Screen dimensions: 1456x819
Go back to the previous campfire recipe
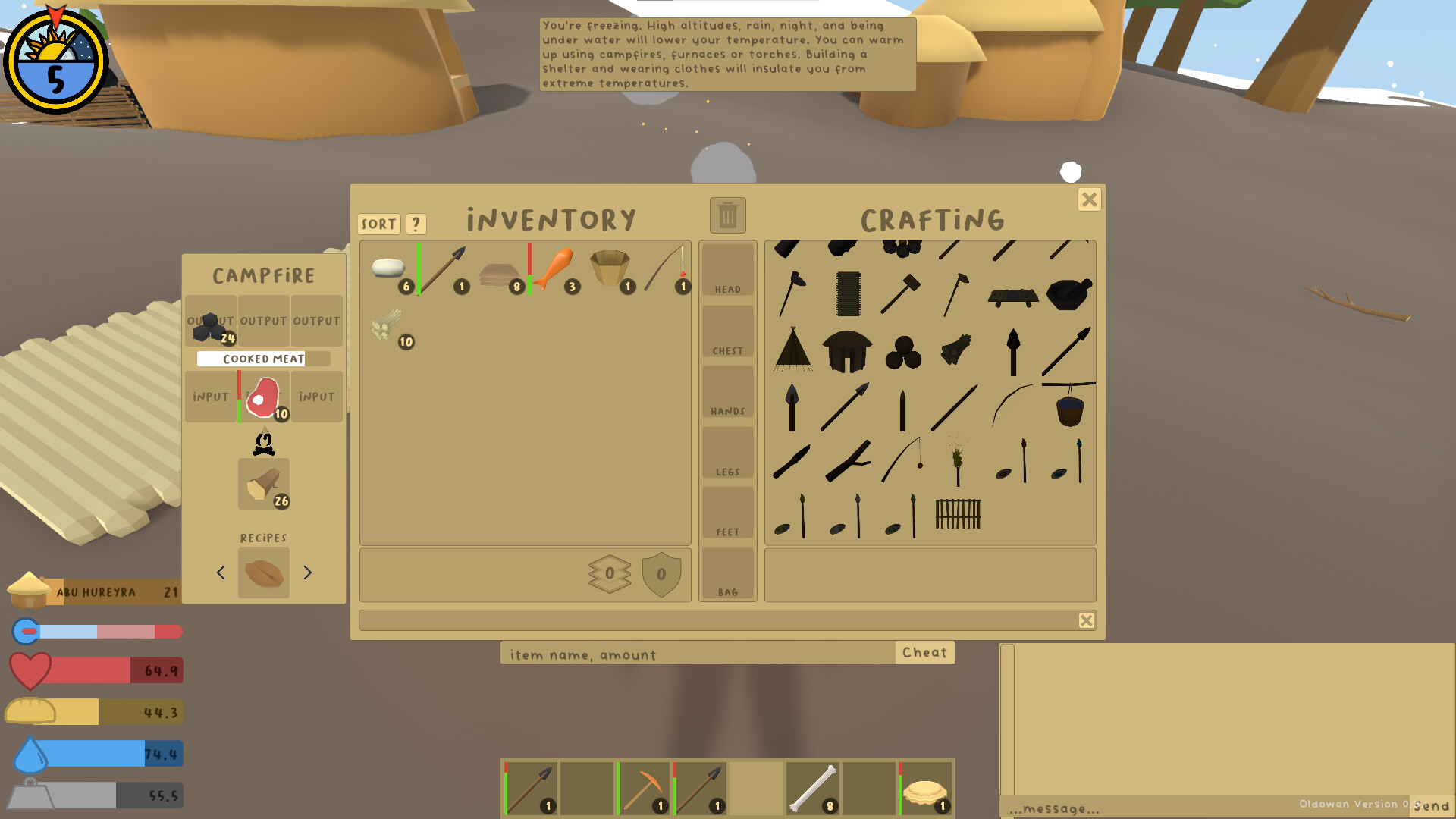point(221,573)
